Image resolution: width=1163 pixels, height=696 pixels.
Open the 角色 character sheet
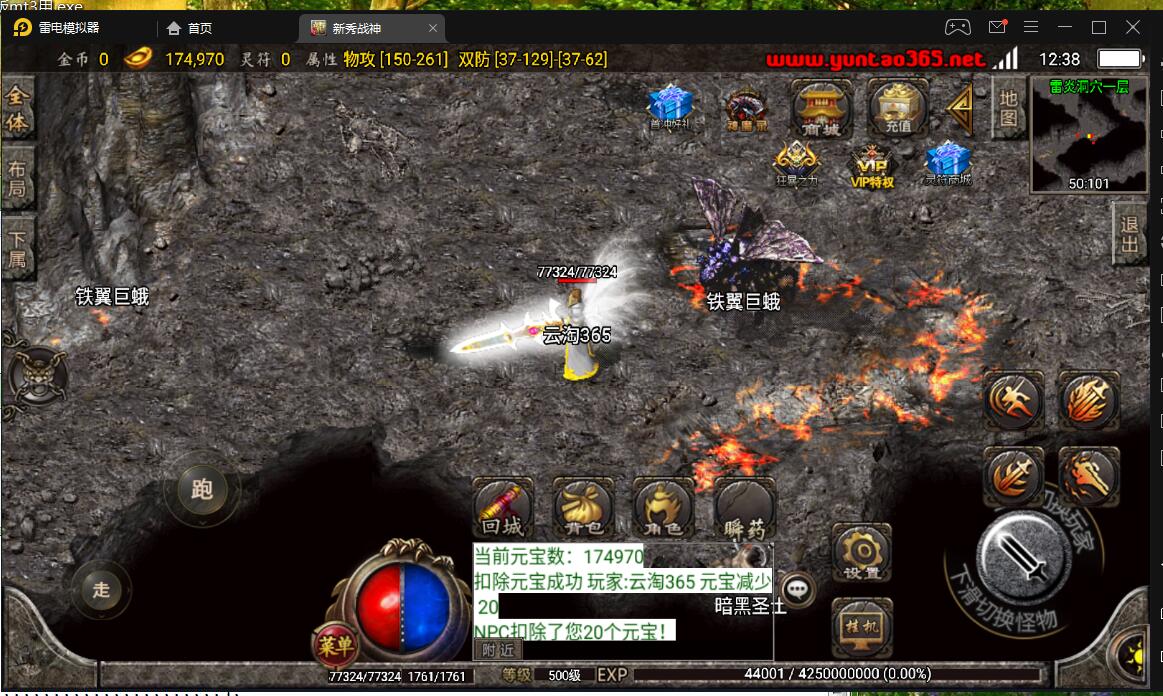[x=664, y=507]
